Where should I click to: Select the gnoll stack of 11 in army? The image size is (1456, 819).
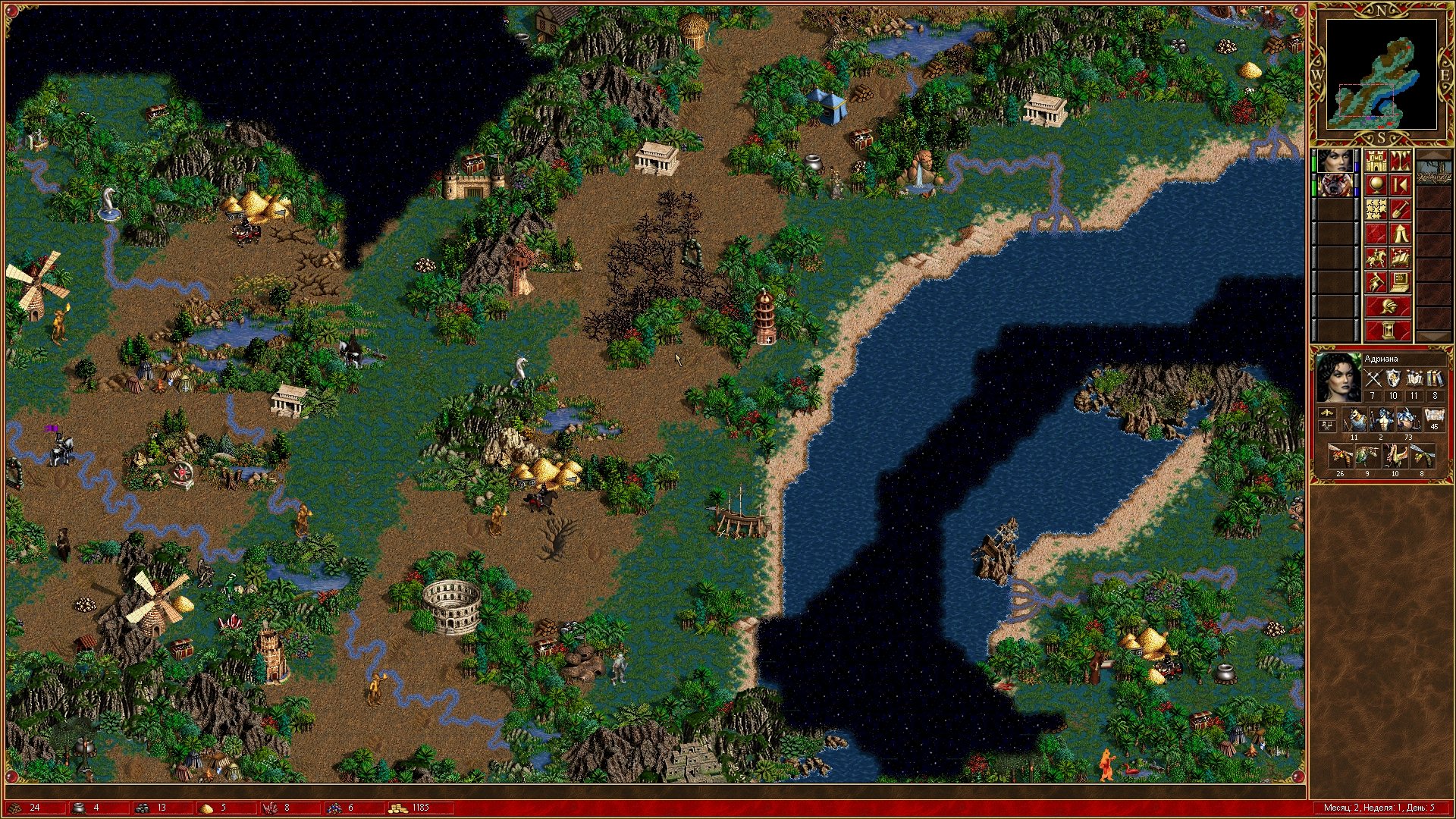pyautogui.click(x=1354, y=419)
